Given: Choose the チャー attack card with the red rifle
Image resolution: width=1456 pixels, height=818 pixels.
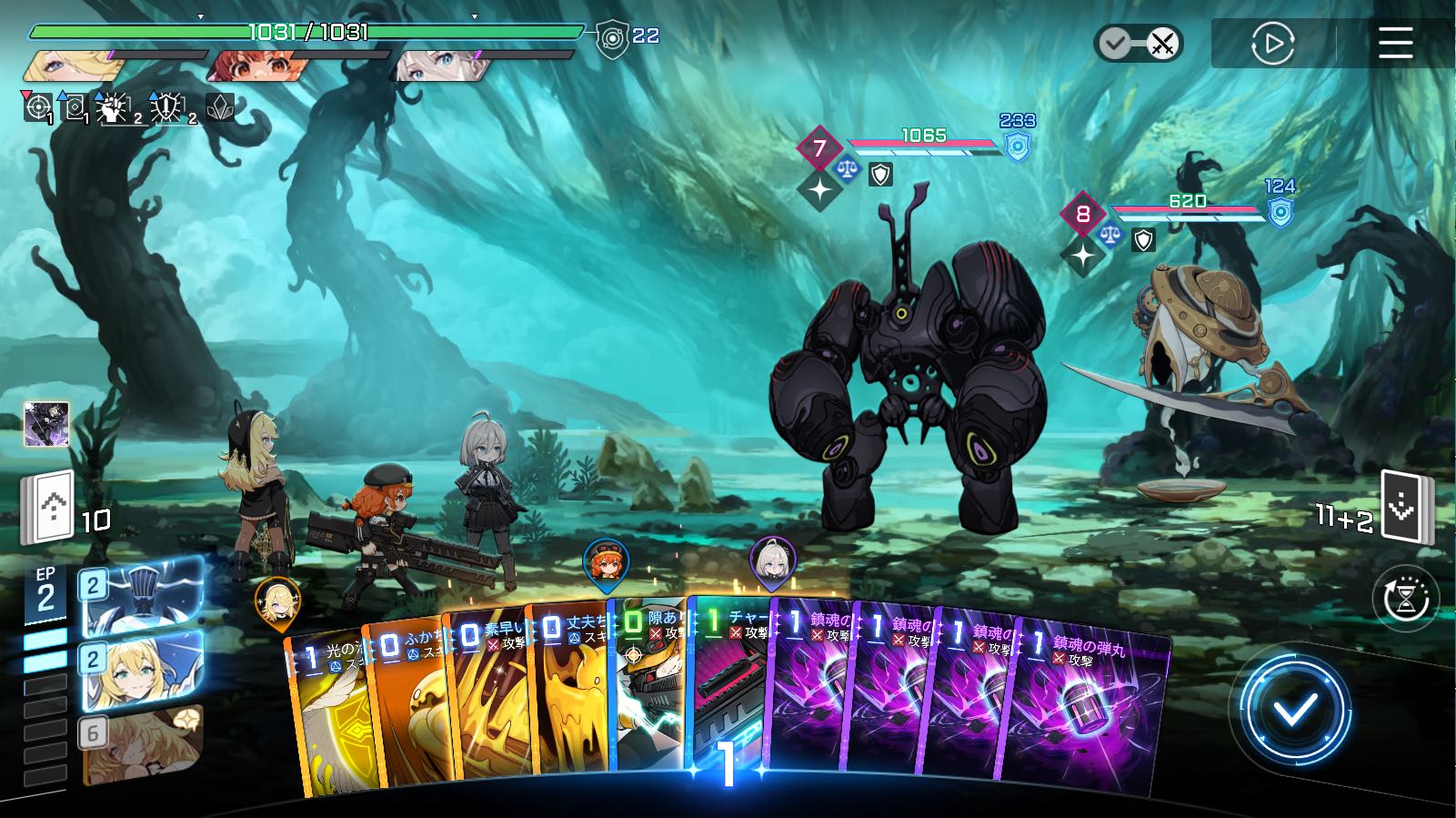Looking at the screenshot, I should point(732,692).
